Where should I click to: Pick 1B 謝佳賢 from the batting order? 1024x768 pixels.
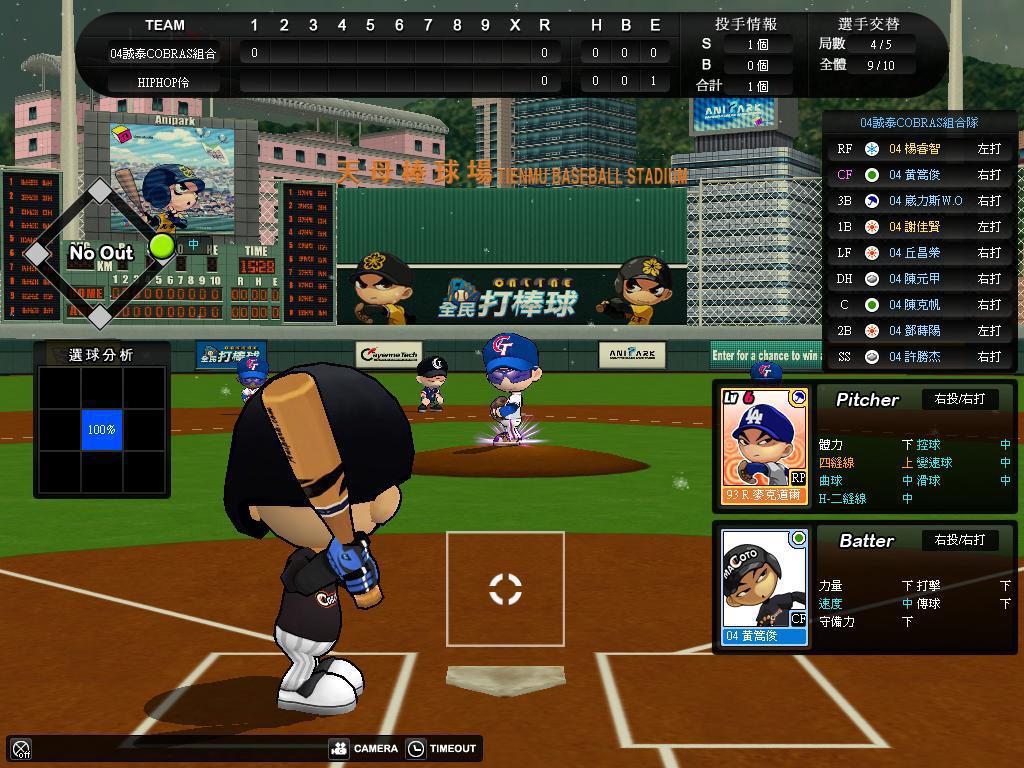pyautogui.click(x=920, y=227)
